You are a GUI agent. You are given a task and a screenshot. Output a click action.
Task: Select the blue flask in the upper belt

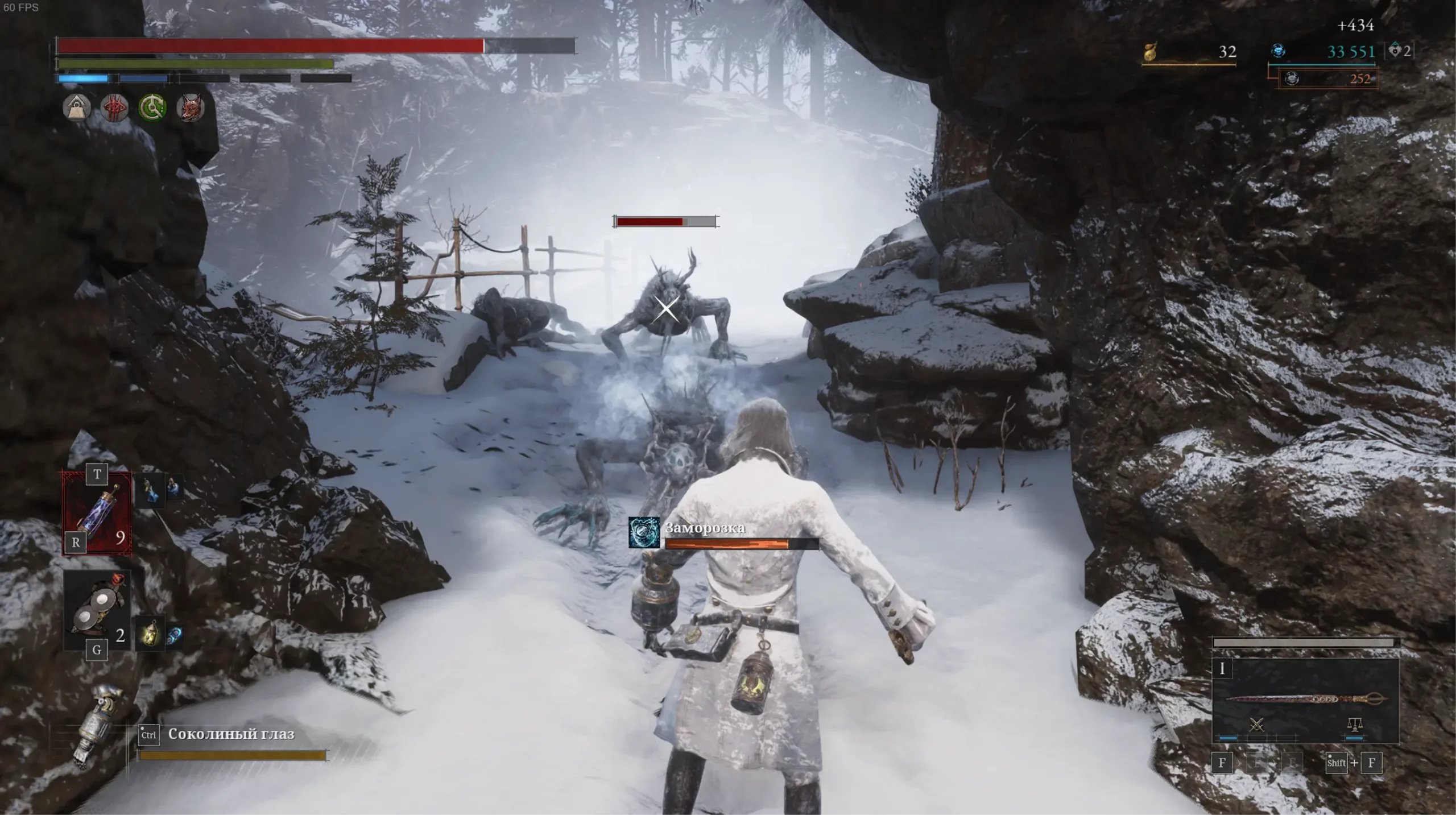[150, 490]
